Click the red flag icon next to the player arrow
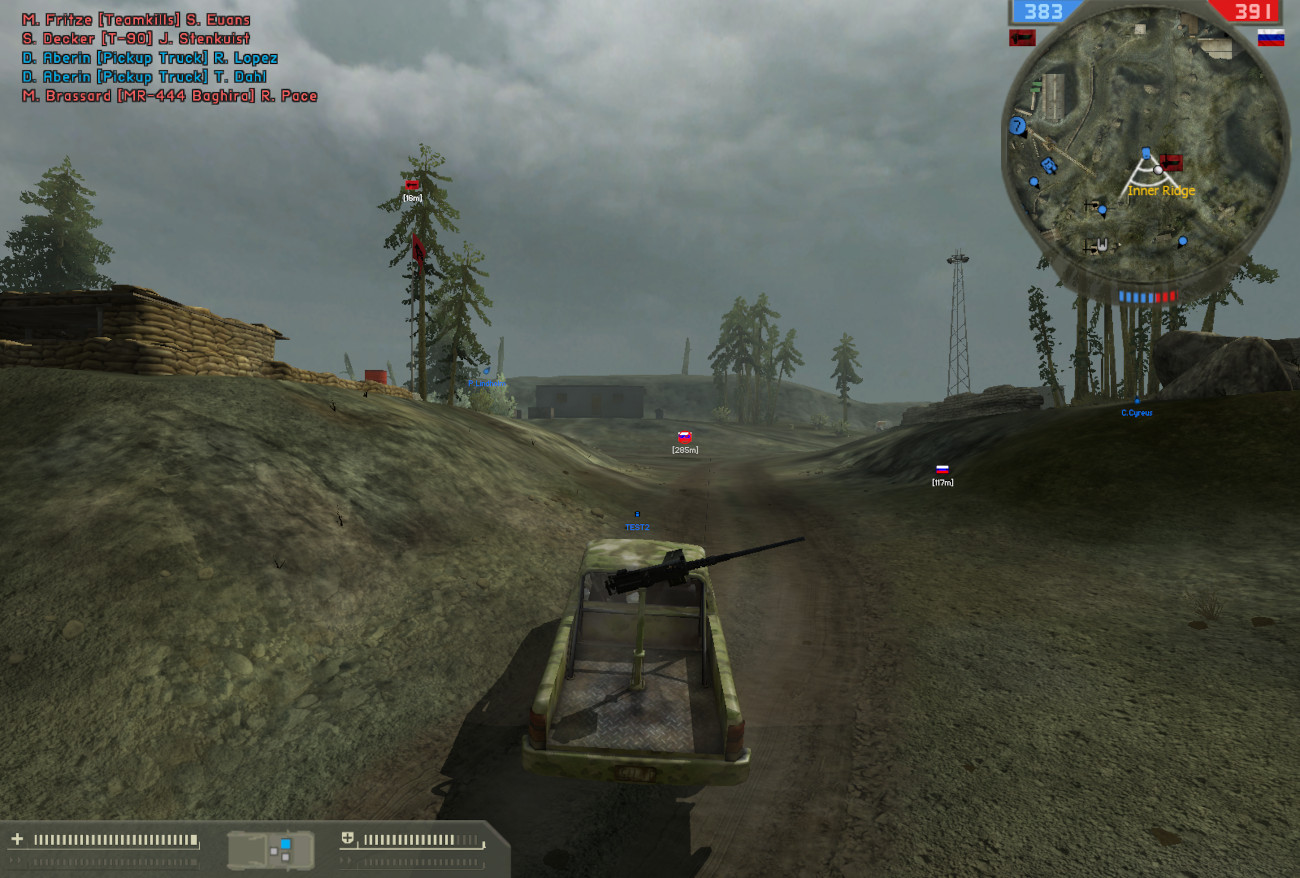 pos(1170,163)
